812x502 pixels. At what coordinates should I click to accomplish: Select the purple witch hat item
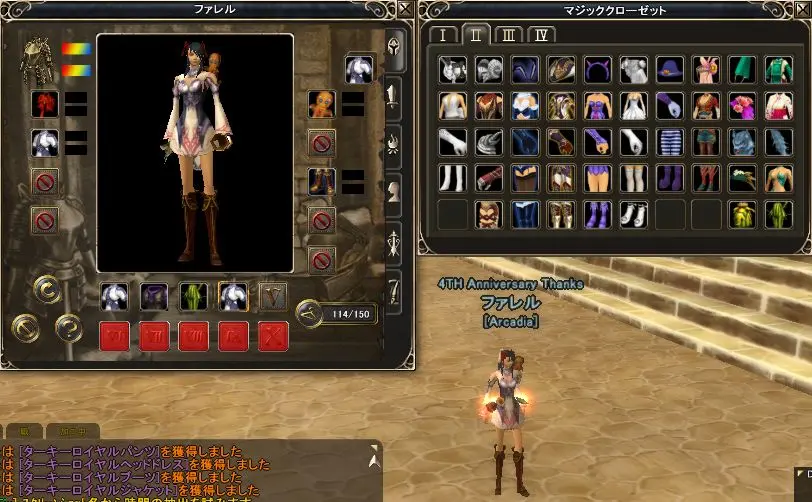coord(669,69)
